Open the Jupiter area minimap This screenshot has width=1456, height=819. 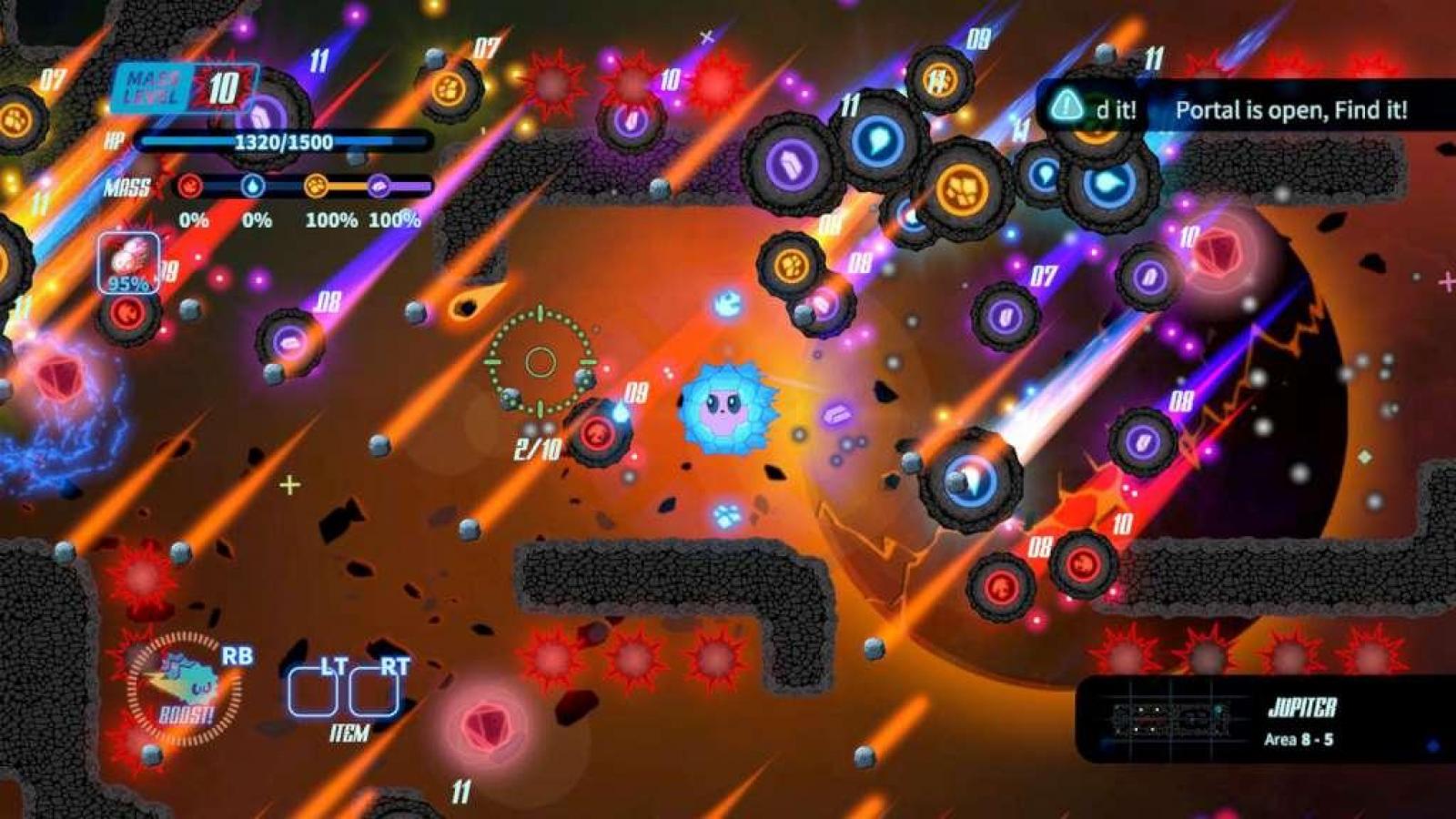(x=1171, y=719)
